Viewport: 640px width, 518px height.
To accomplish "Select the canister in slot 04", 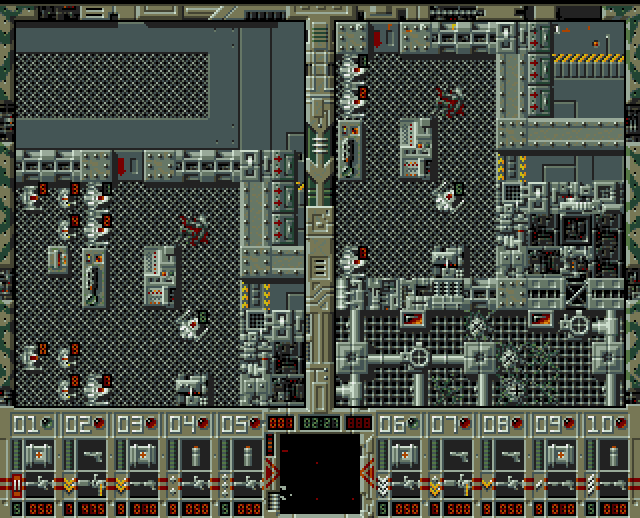I will 193,455.
